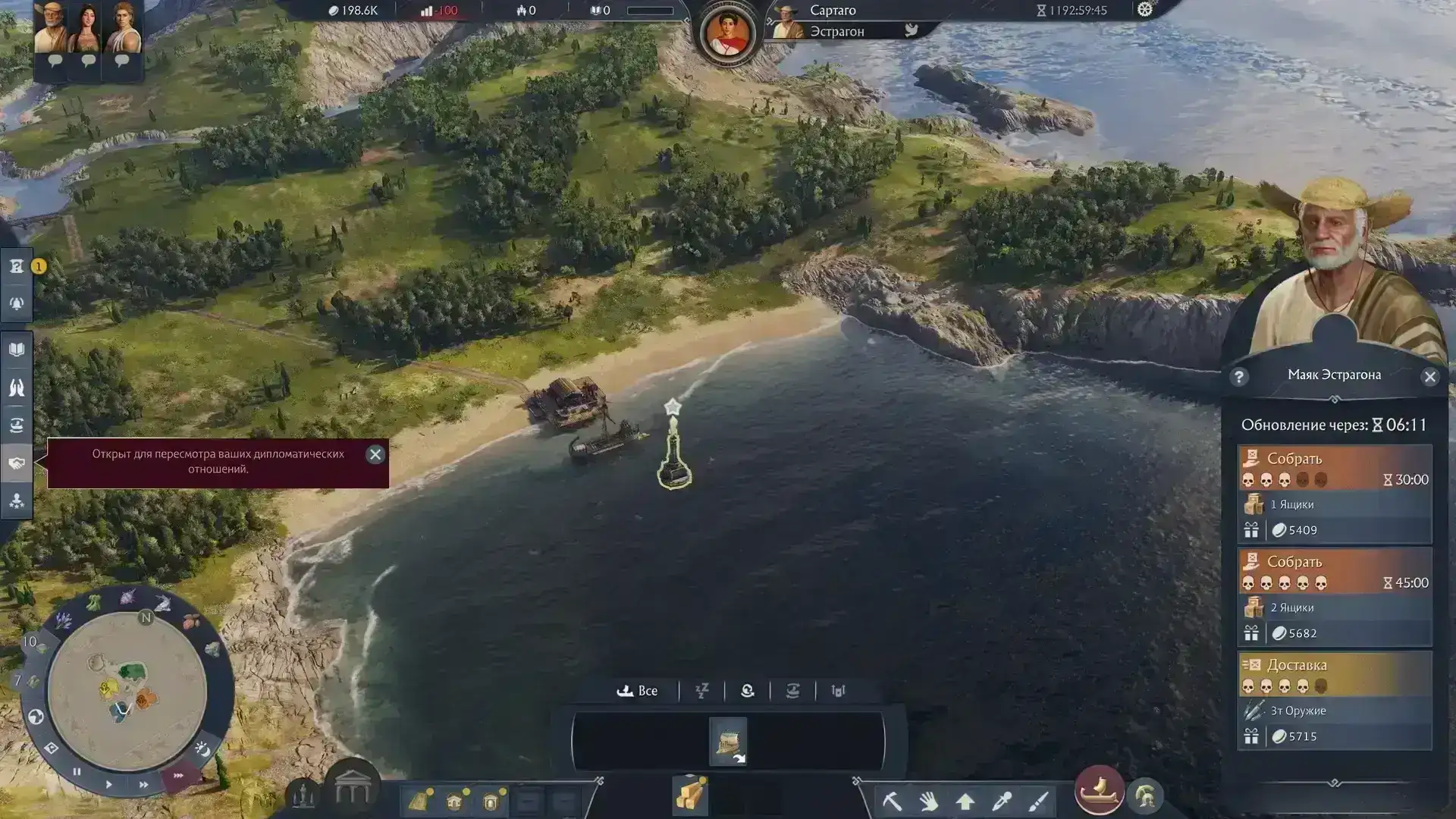Open the notifications bell icon
This screenshot has width=1456, height=819.
pos(17,303)
